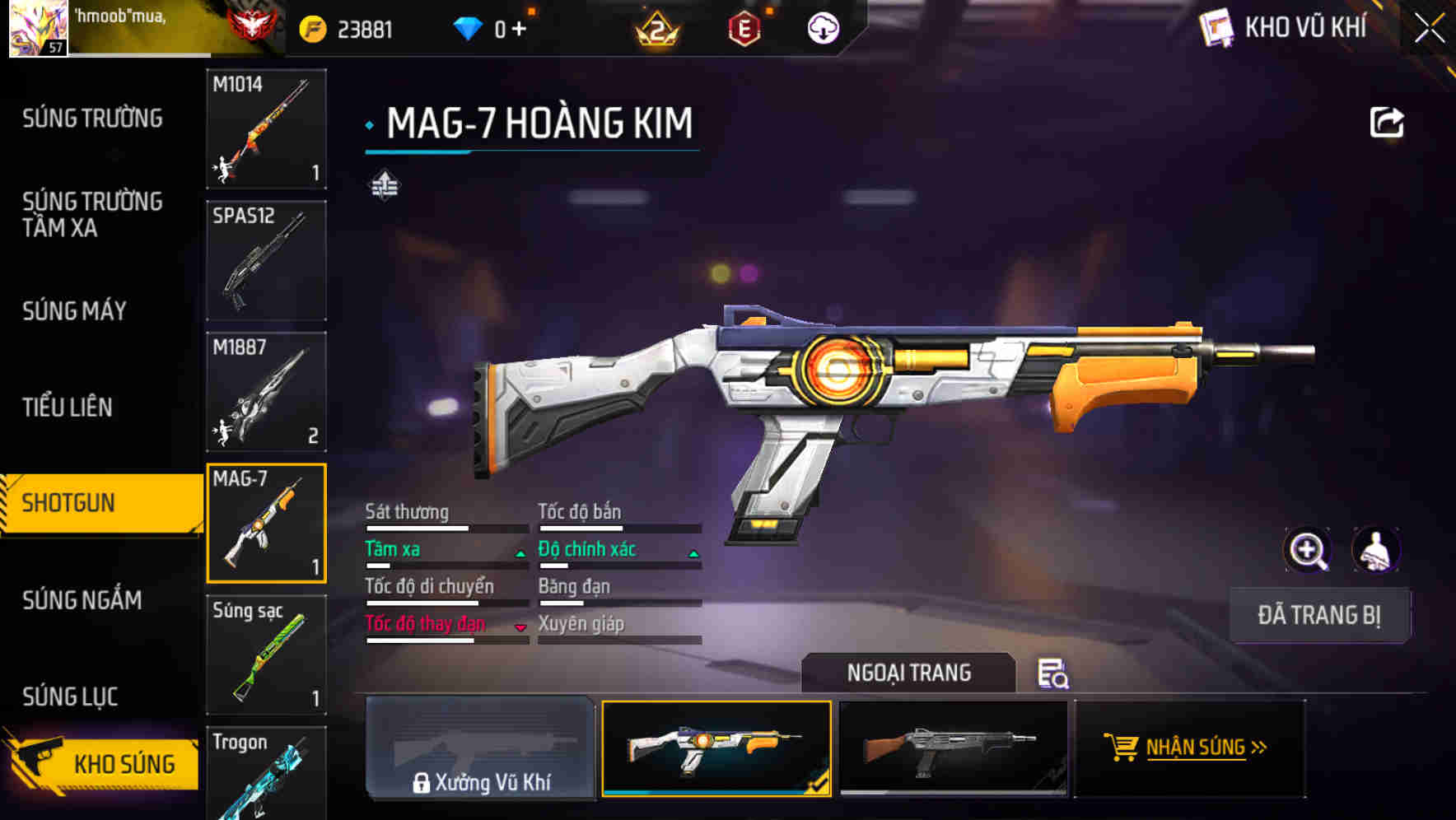Open the Nhận Súng link
Viewport: 1456px width, 820px height.
coord(1190,748)
